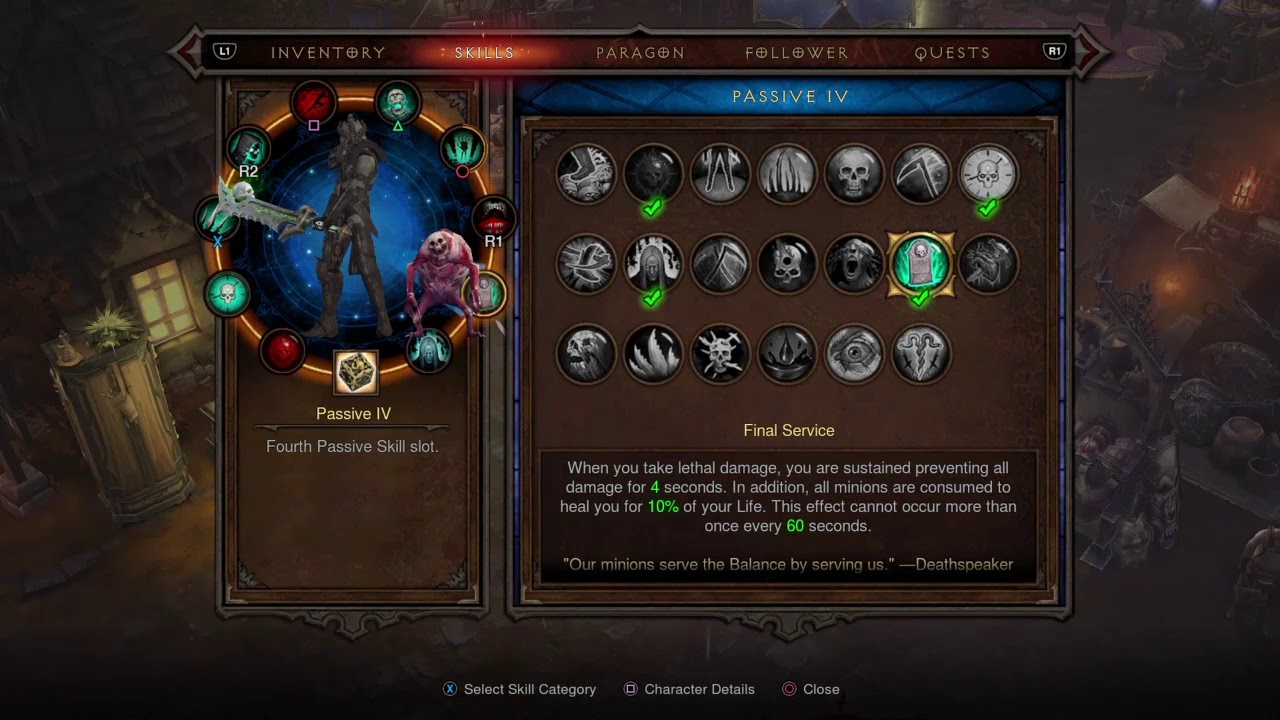Deselect the checked hooded figure passive
This screenshot has width=1280, height=720.
(653, 264)
